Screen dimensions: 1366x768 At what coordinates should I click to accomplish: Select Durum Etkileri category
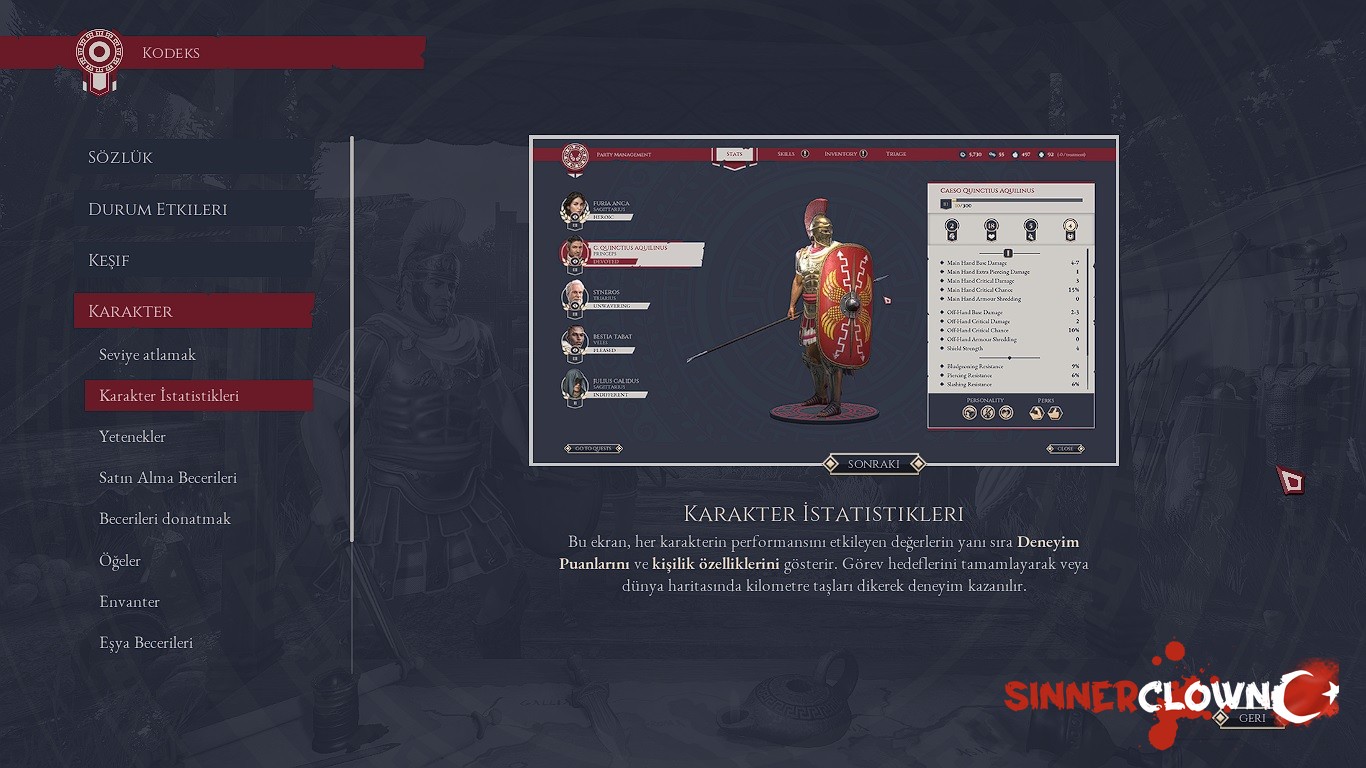pos(158,209)
